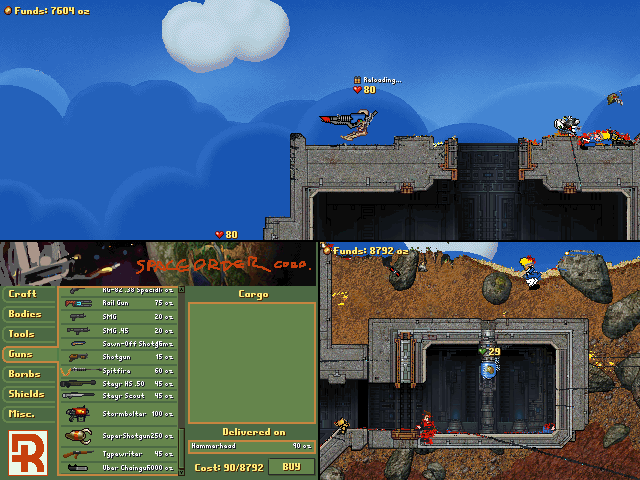The height and width of the screenshot is (480, 640).
Task: Select the Steyr Scout row
Action: coord(118,396)
